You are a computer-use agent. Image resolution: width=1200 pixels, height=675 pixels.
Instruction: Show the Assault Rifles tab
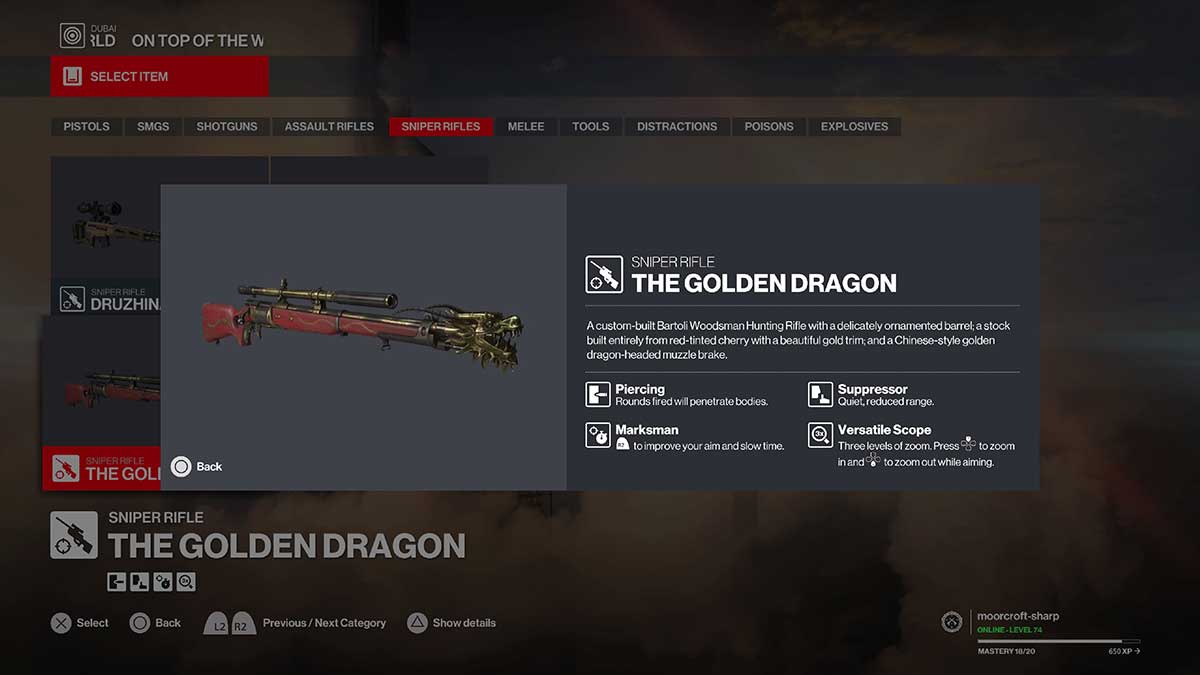(329, 127)
